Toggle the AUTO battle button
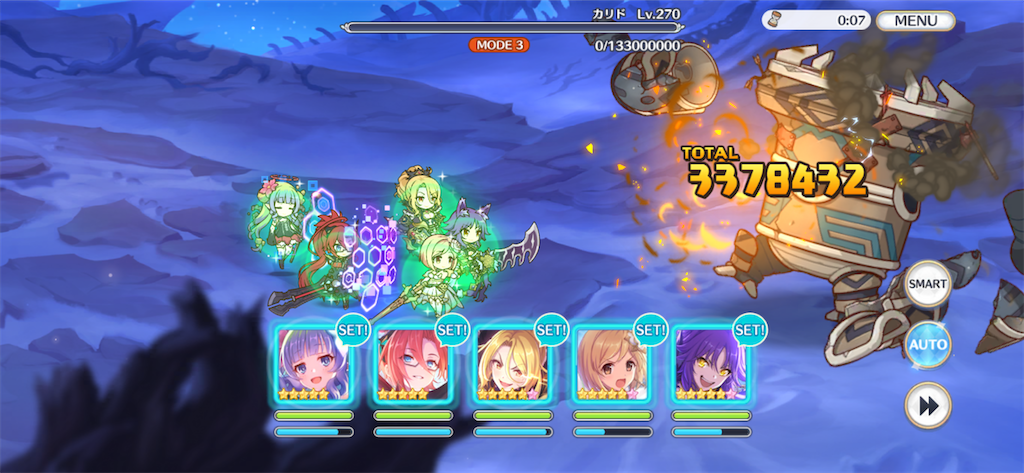 [927, 345]
